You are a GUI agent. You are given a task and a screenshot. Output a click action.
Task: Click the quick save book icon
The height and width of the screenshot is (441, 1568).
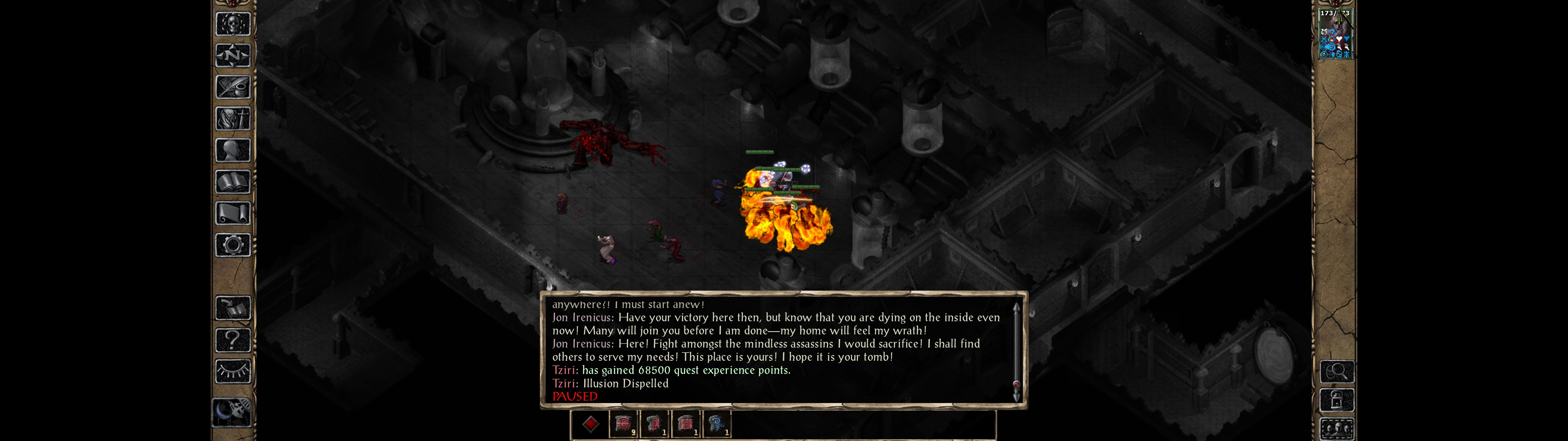[x=232, y=308]
